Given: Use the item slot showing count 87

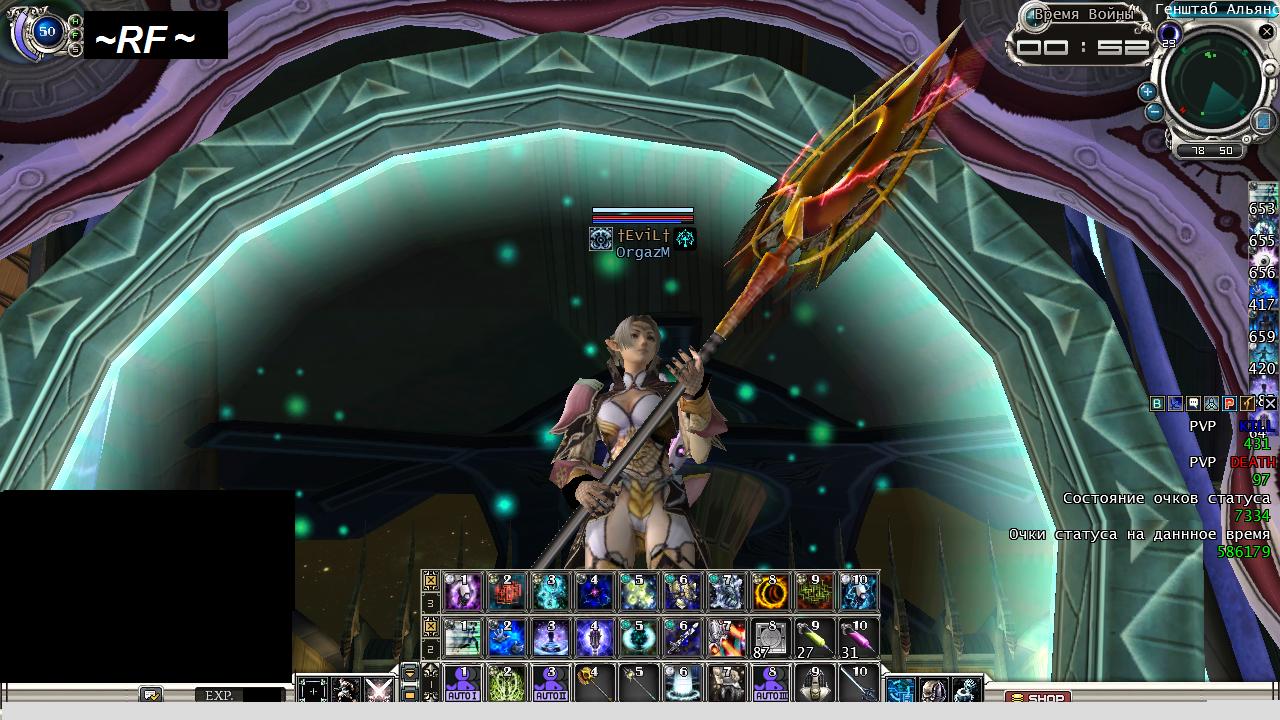Looking at the screenshot, I should (771, 637).
